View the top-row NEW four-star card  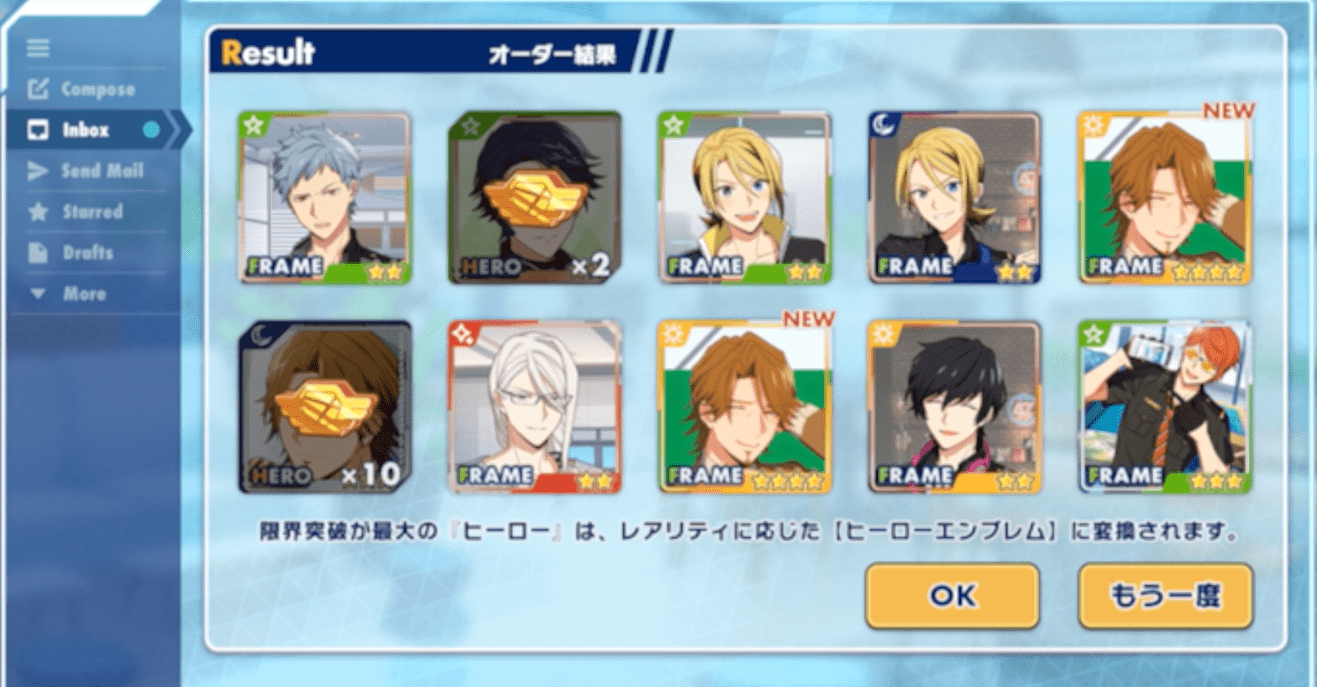[x=1165, y=198]
